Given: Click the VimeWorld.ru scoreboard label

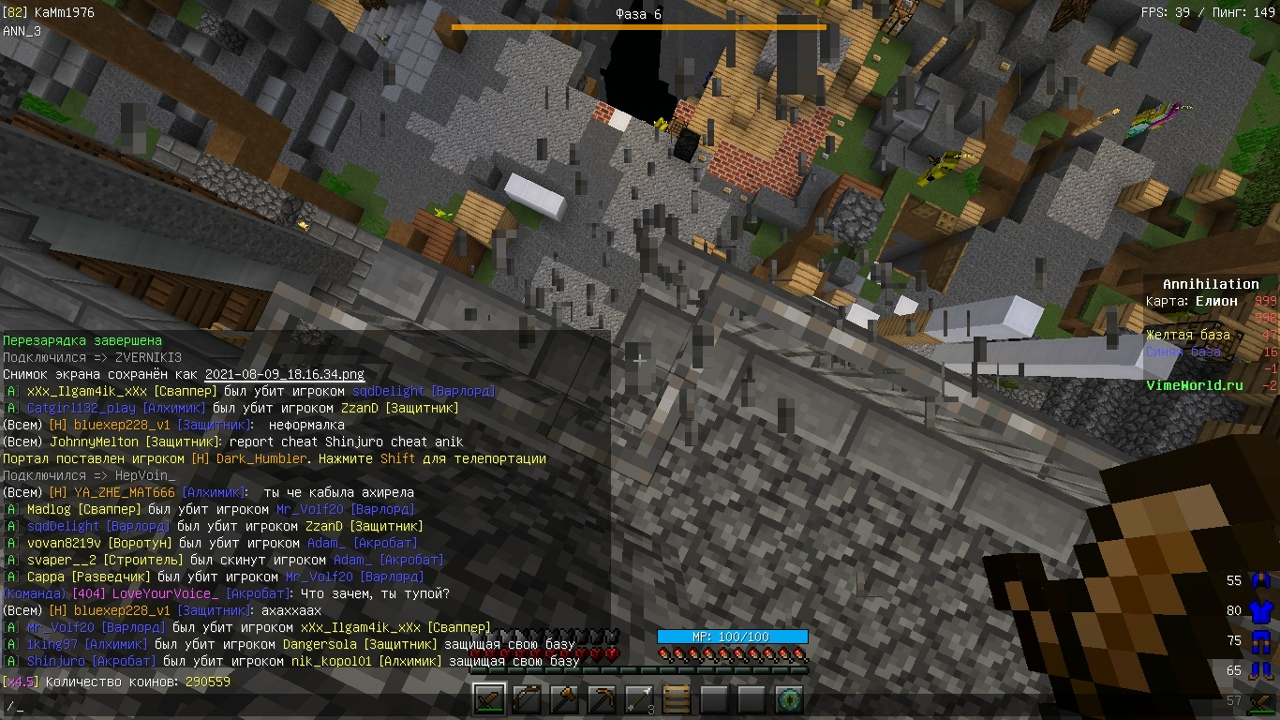Looking at the screenshot, I should point(1194,385).
